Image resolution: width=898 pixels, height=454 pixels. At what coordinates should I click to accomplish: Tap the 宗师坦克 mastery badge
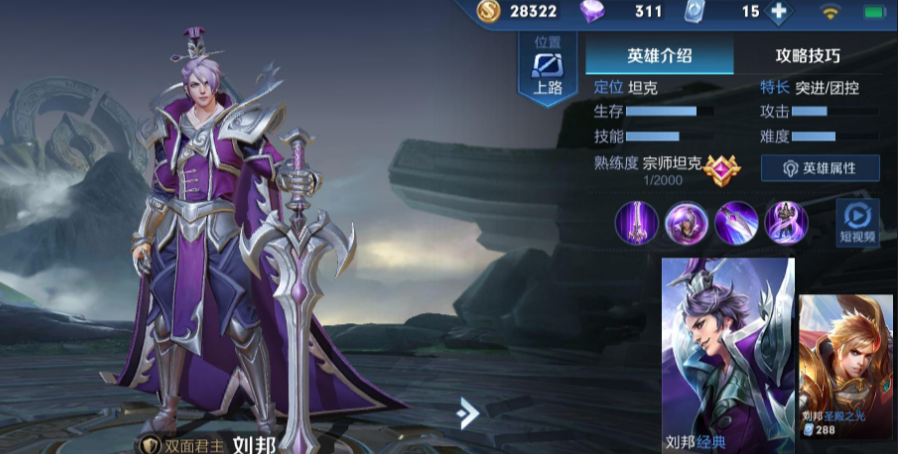point(719,169)
